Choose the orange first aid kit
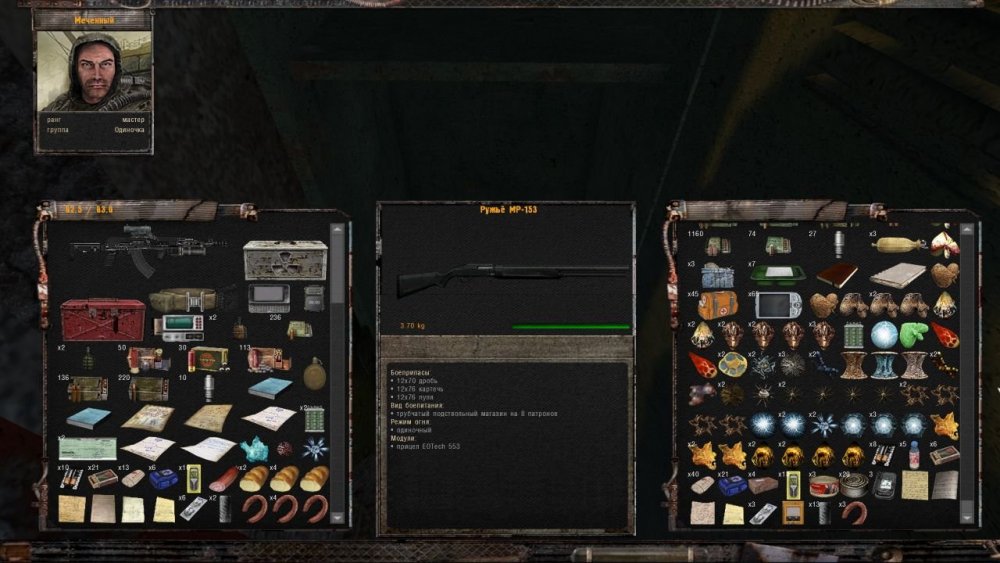Screen dimensions: 1000x563 pyautogui.click(x=717, y=305)
